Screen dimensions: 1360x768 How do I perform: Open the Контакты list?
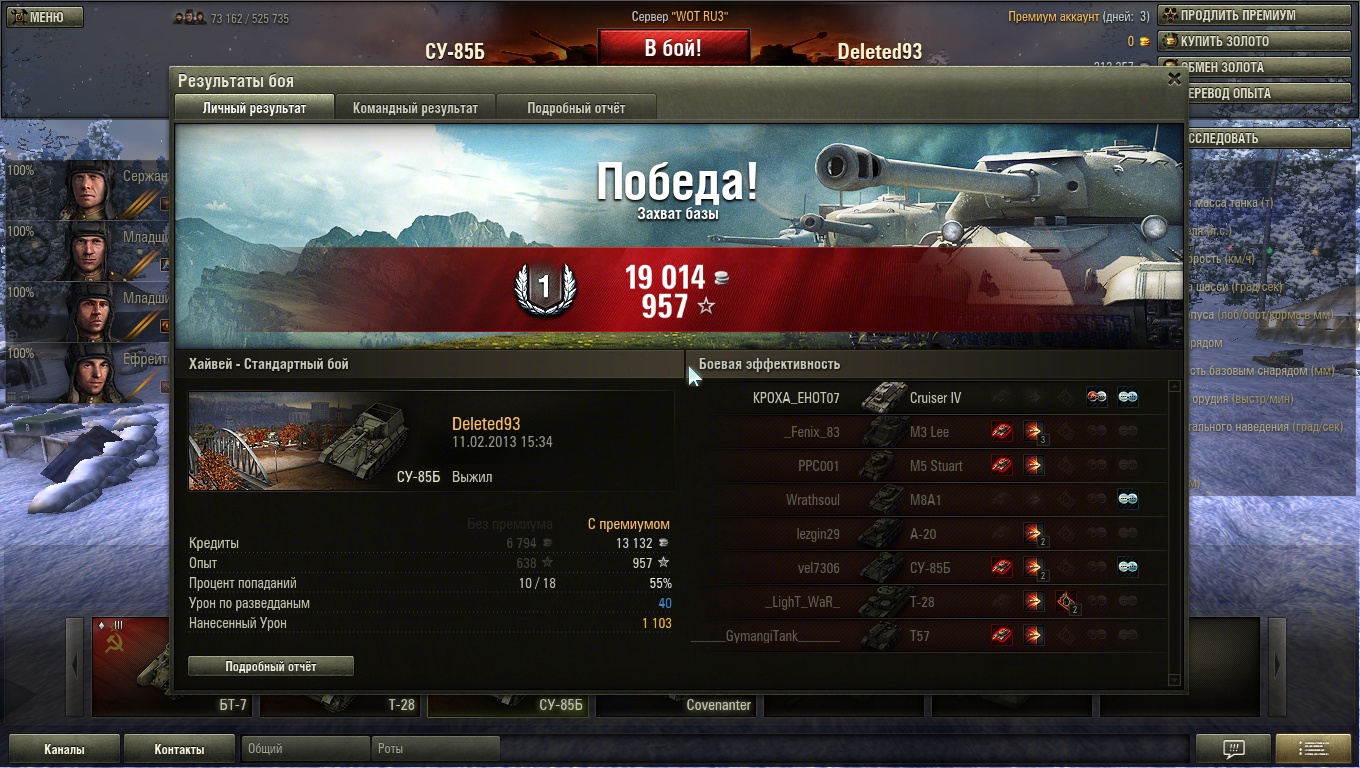(179, 749)
